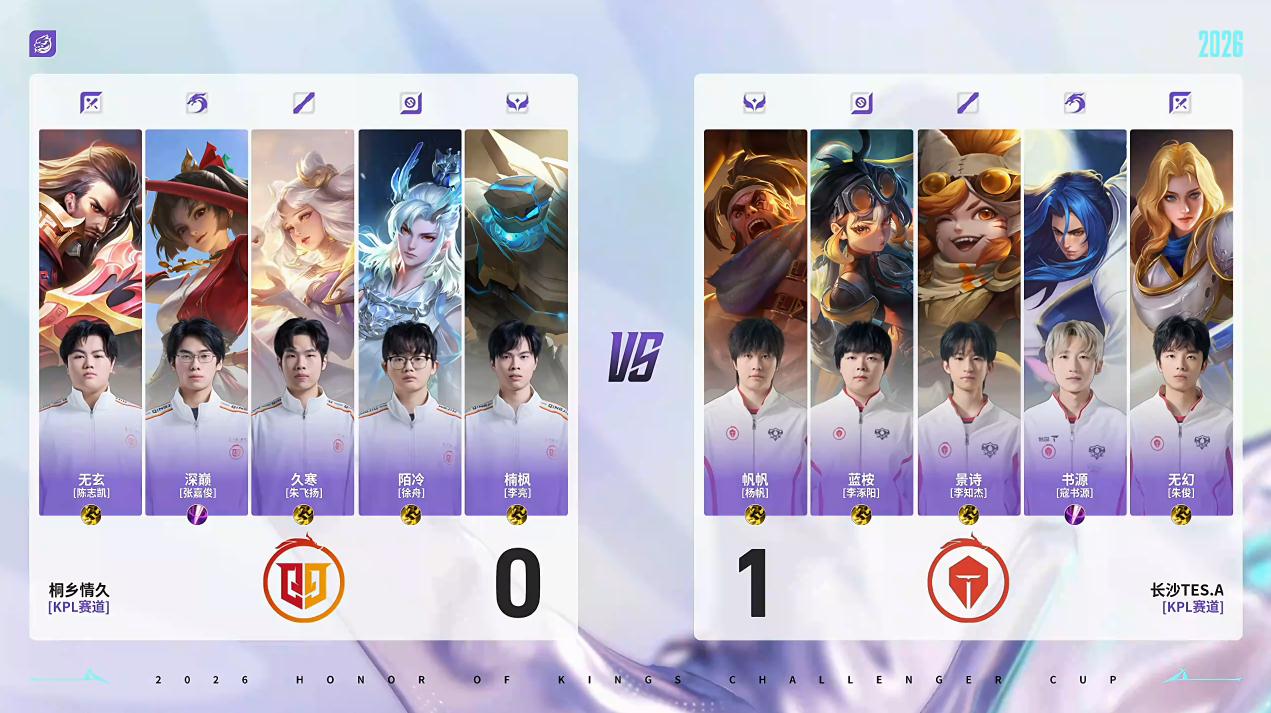Select the 长沙TES.A team logo
Viewport: 1271px width, 713px height.
(967, 580)
